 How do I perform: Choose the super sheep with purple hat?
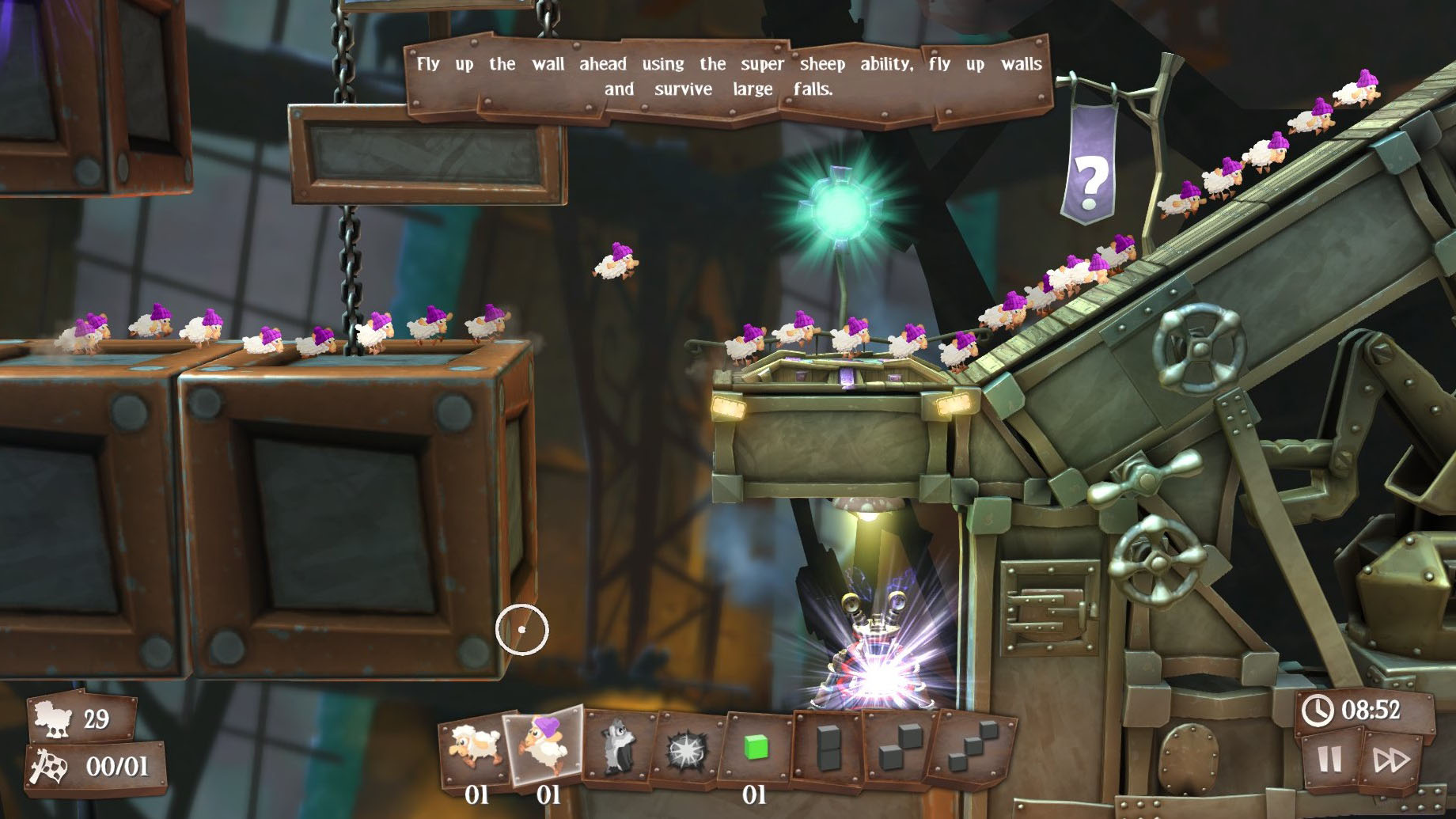tap(544, 745)
